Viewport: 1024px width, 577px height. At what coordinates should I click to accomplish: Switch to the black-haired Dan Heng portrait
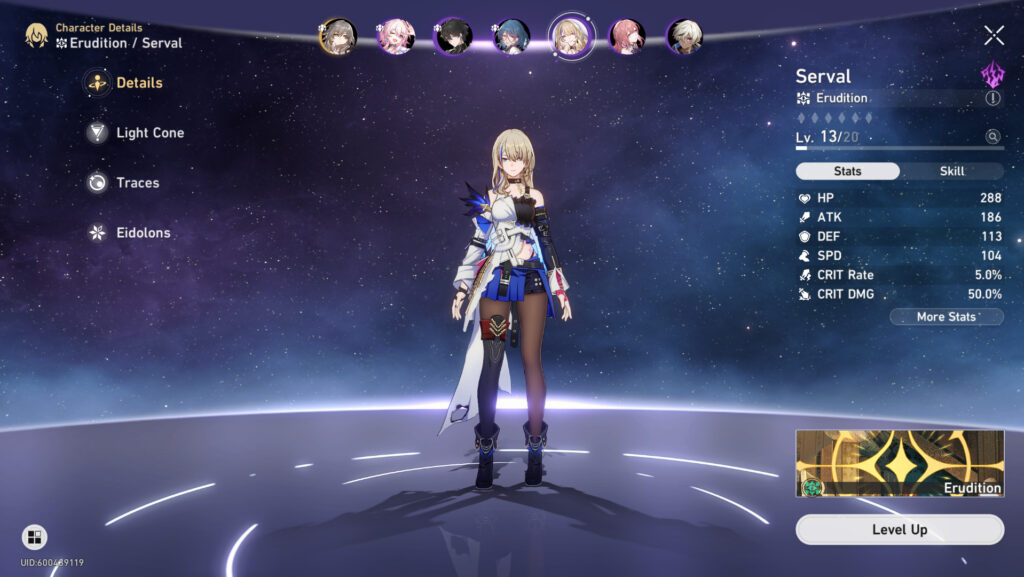[453, 36]
